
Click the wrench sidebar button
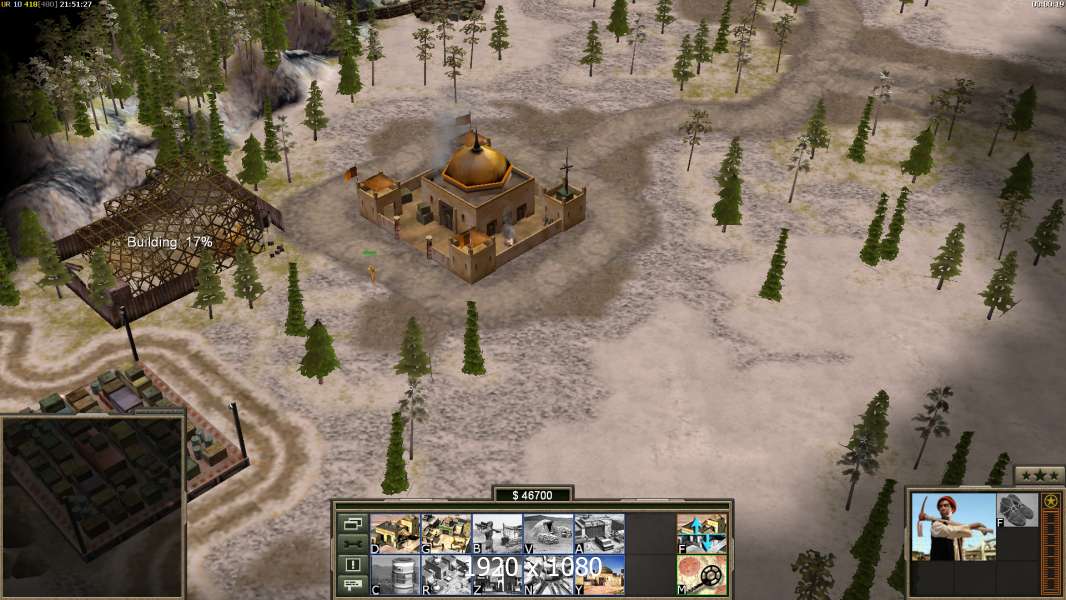tap(352, 544)
